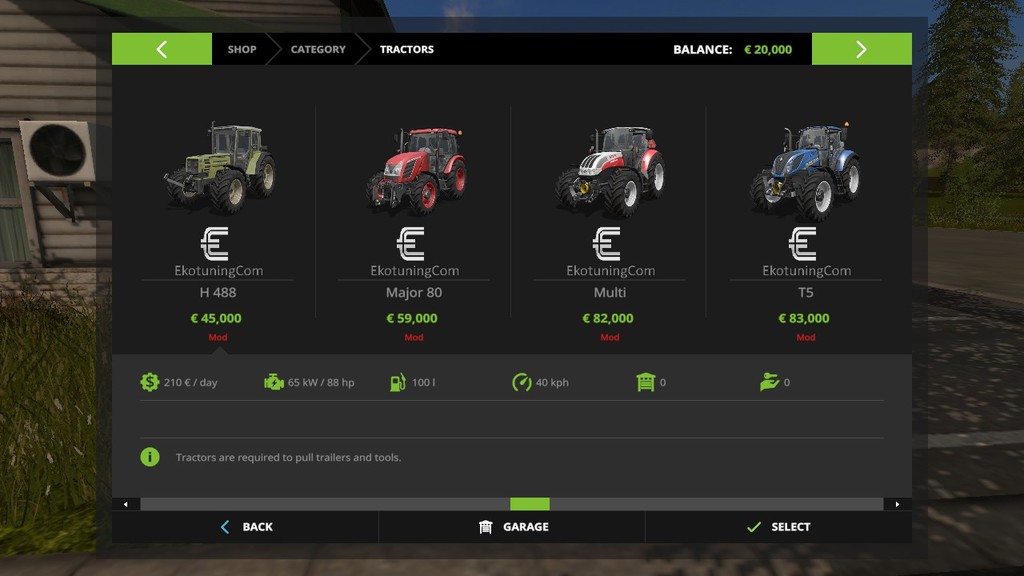Go to the previous shop page arrow
The height and width of the screenshot is (576, 1024).
click(x=161, y=49)
